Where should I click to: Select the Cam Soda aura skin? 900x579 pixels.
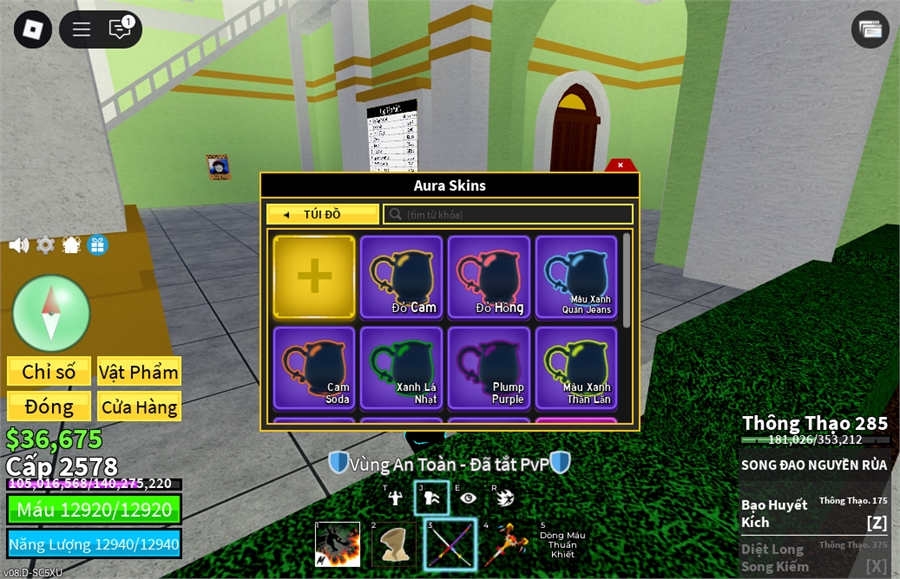pyautogui.click(x=314, y=367)
